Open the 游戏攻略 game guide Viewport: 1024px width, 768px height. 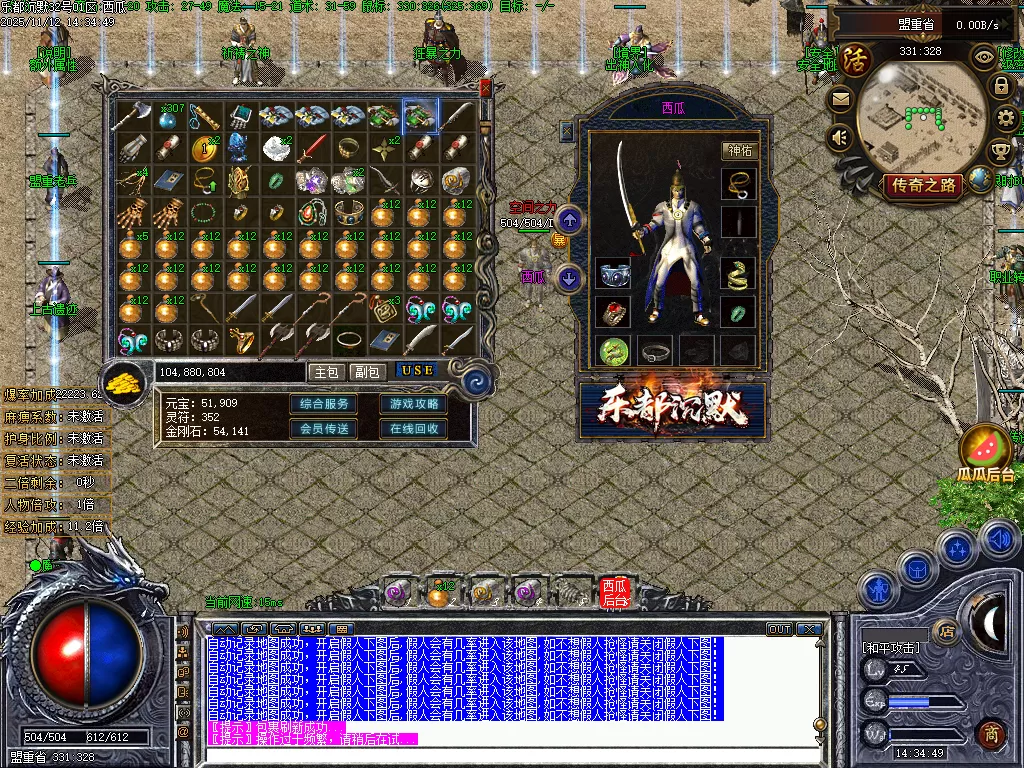pos(413,404)
